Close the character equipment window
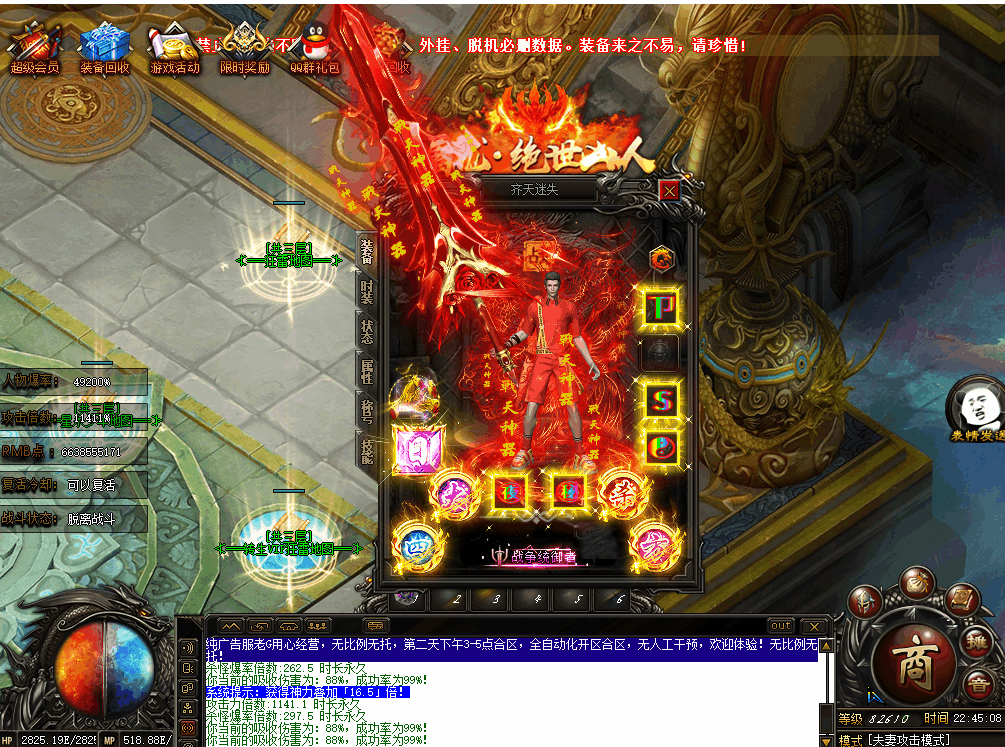 669,190
